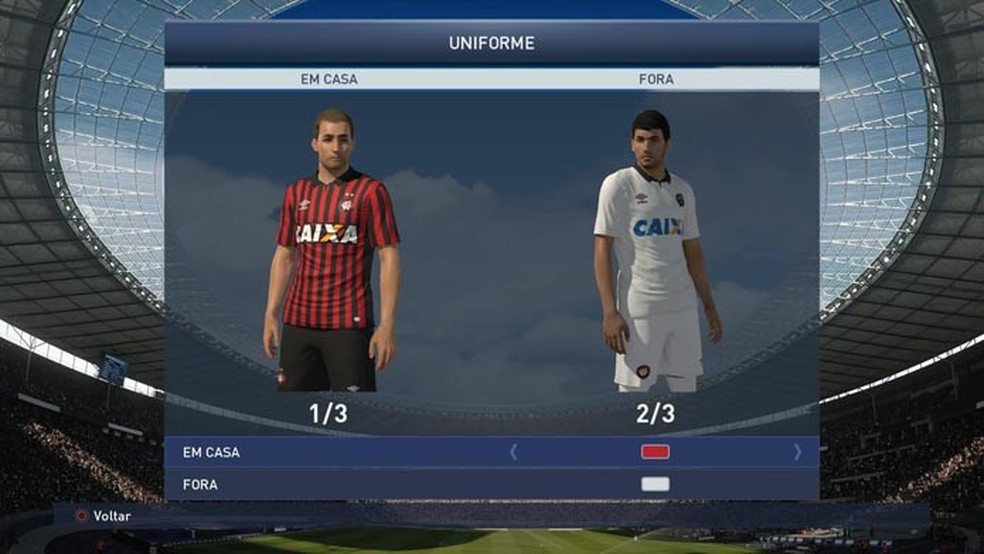Choose the red-black striped home kit preview
The height and width of the screenshot is (554, 984).
(x=331, y=255)
